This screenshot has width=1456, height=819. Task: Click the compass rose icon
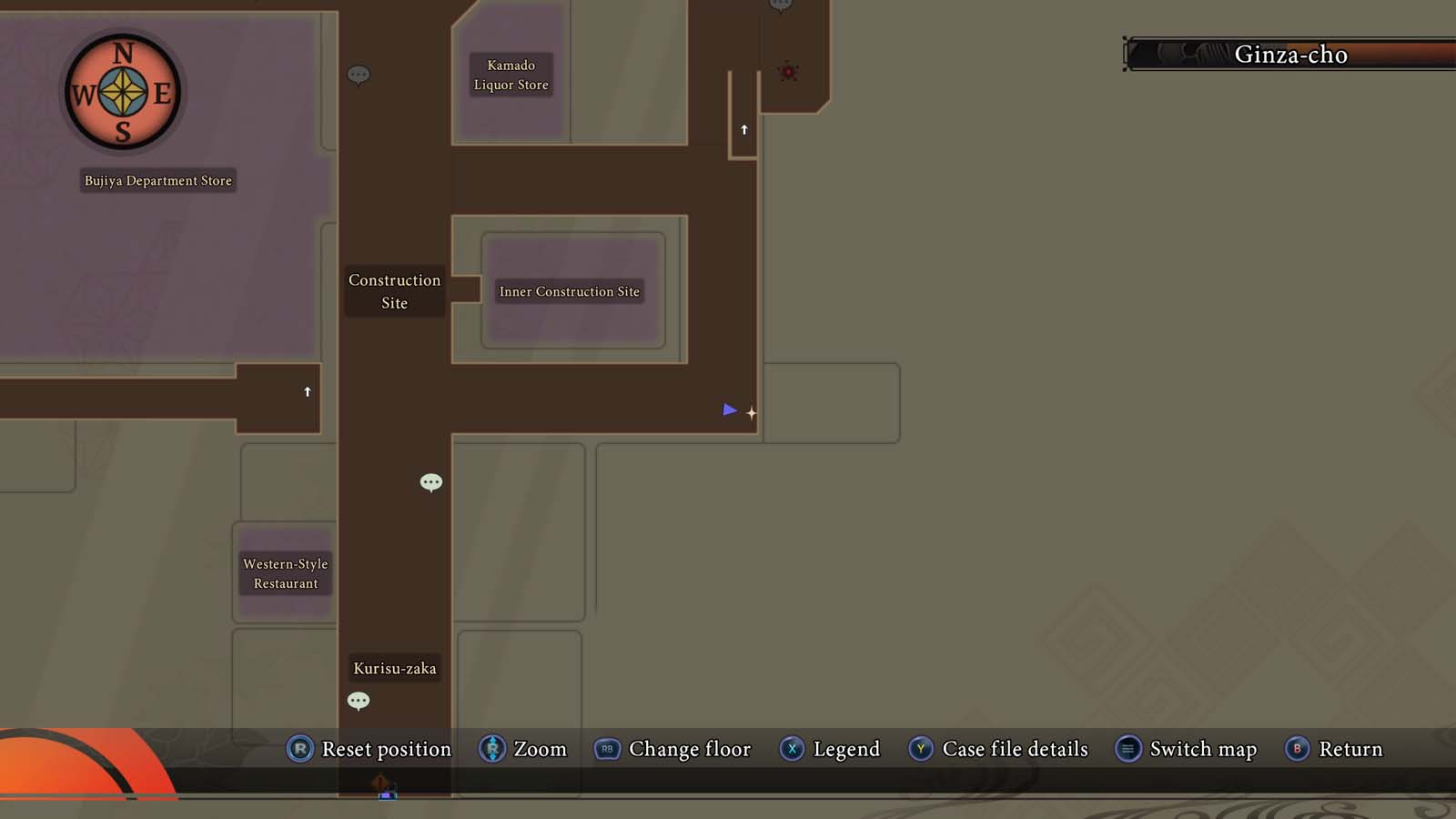[123, 91]
